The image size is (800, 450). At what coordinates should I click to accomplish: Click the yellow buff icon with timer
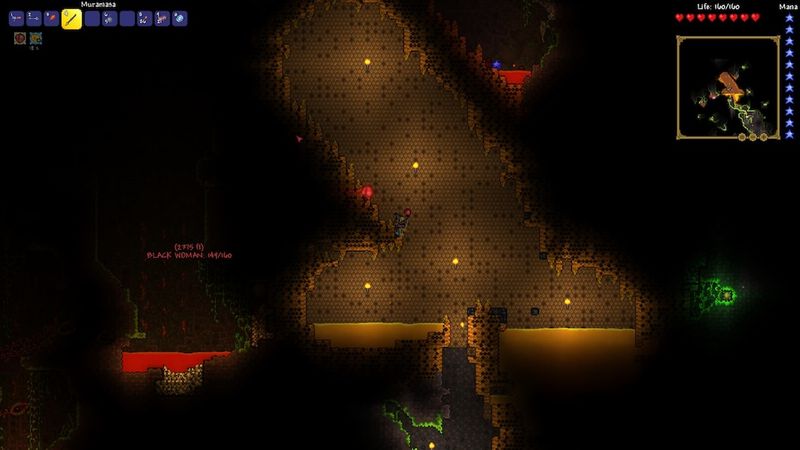coord(36,38)
